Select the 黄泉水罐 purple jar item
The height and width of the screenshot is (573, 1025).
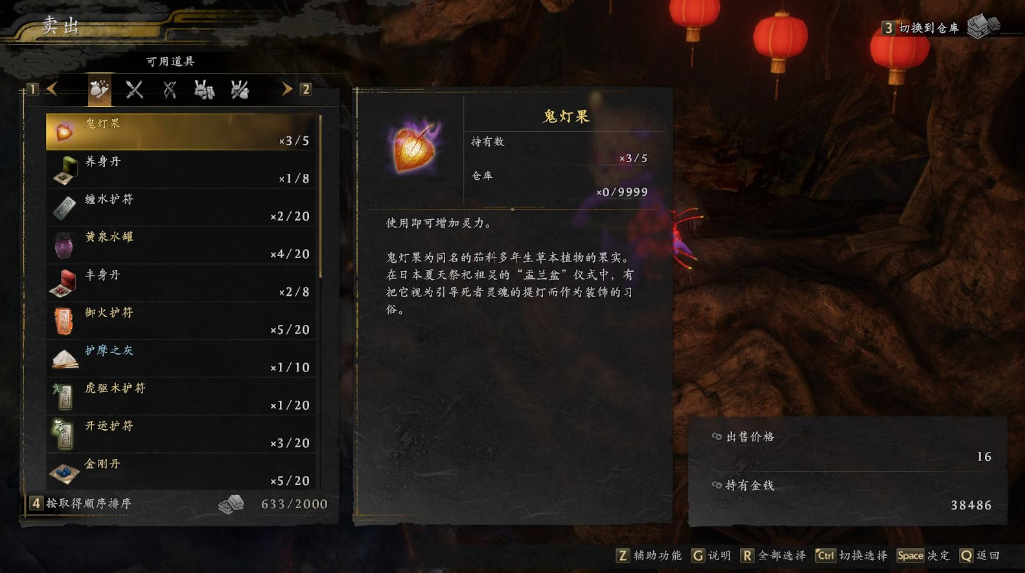182,246
